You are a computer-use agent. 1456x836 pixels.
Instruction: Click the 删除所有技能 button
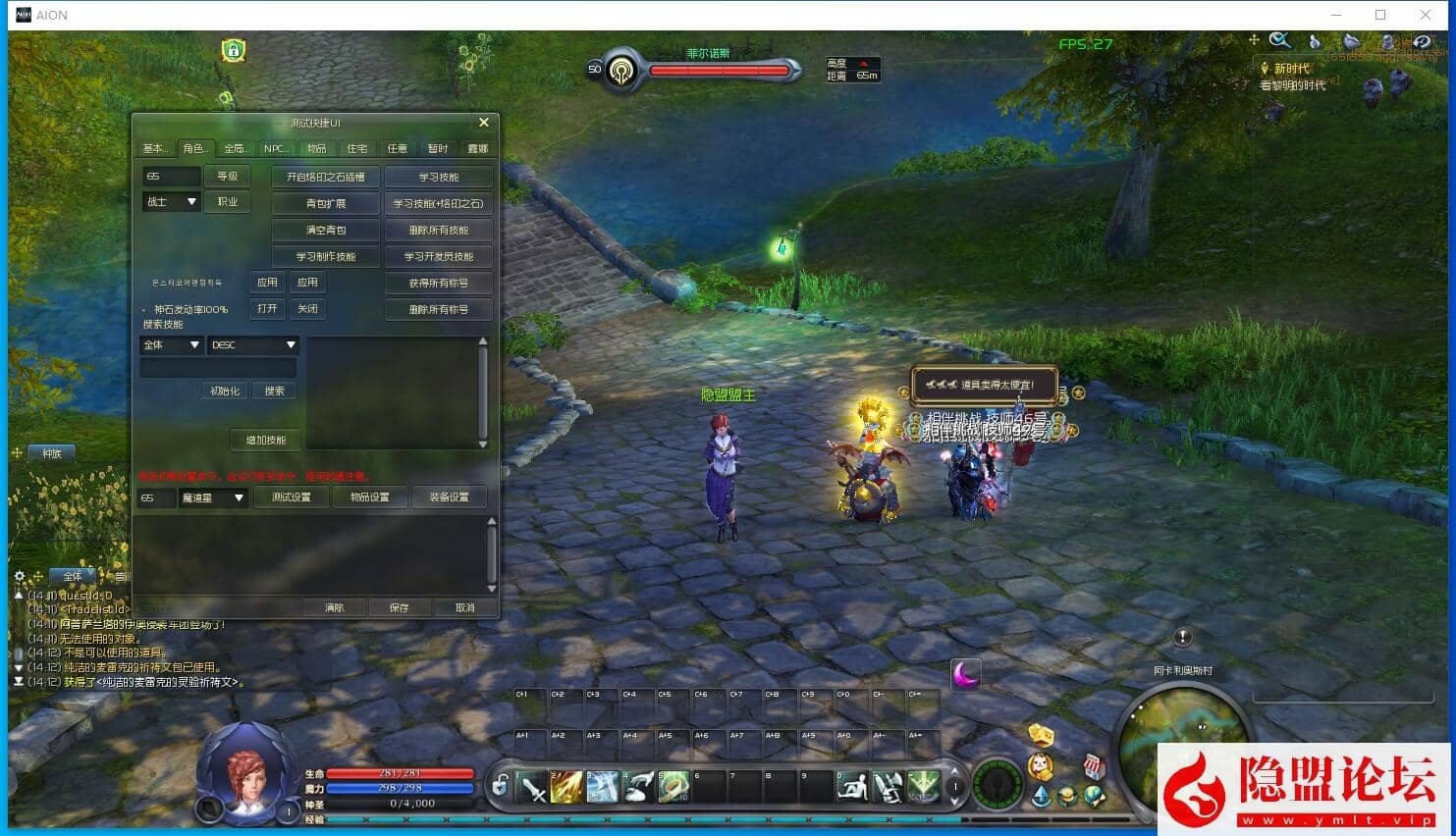pos(438,231)
